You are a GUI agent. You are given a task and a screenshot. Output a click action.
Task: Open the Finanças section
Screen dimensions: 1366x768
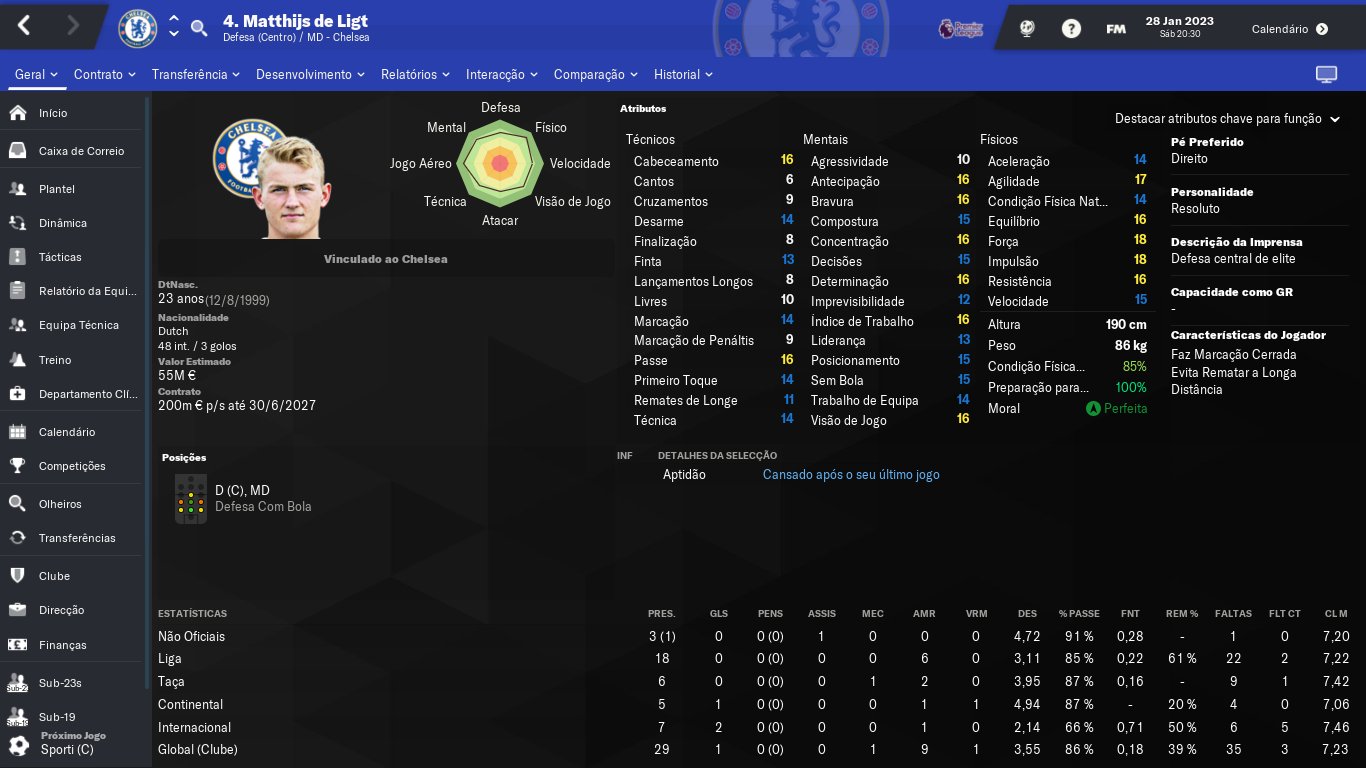[x=62, y=645]
